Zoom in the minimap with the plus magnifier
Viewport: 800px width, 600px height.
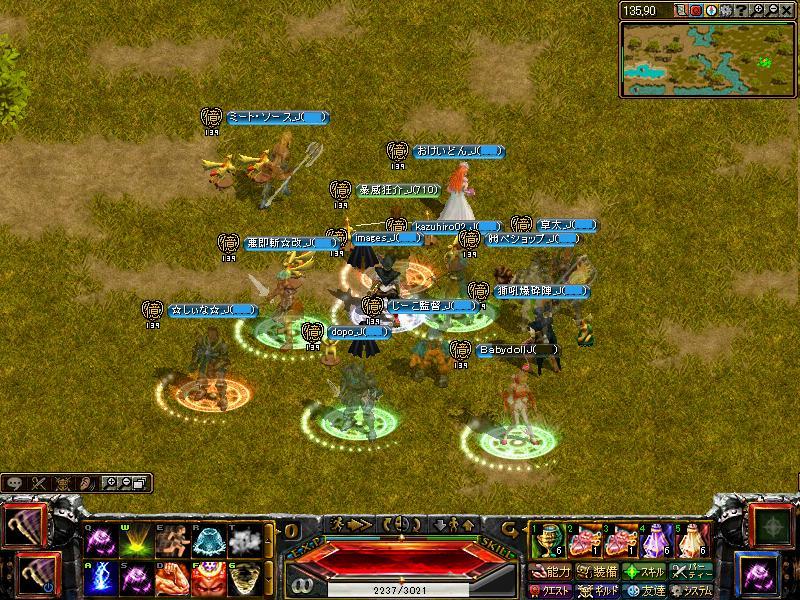[758, 10]
